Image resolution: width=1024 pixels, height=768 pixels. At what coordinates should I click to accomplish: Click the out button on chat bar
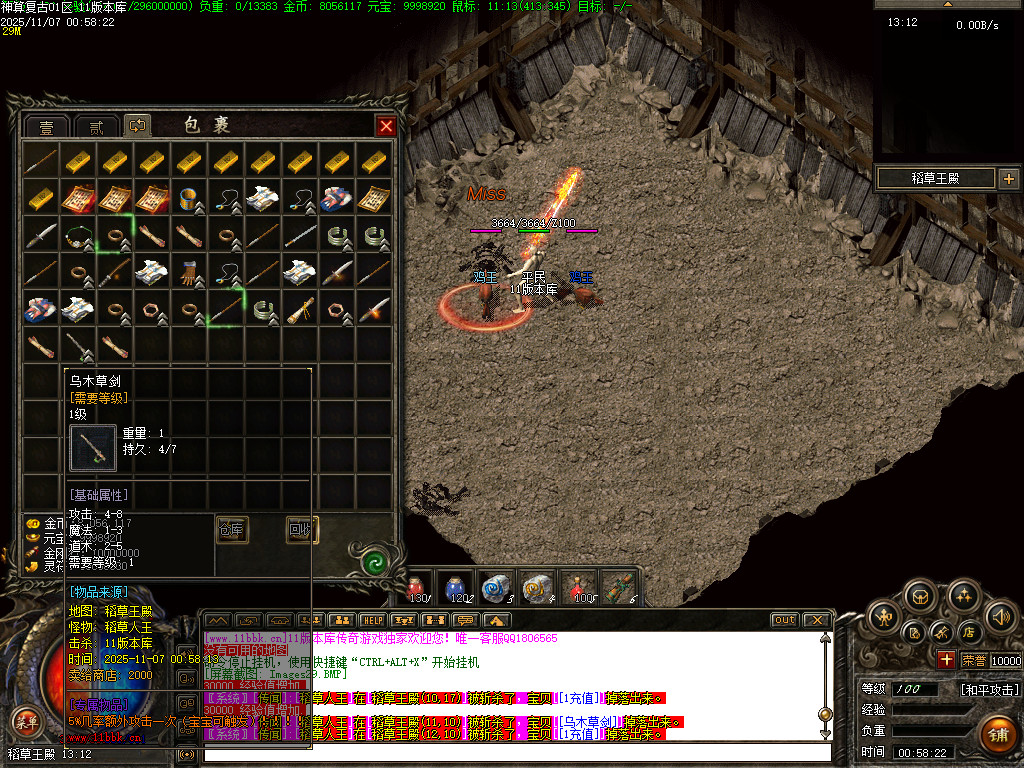(784, 620)
